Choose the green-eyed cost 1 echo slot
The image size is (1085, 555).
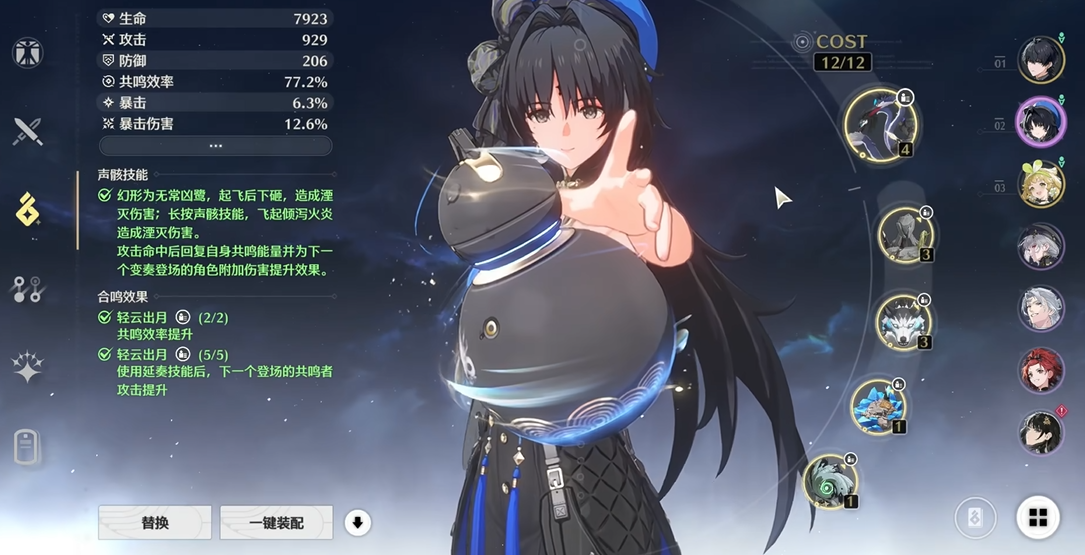[831, 481]
